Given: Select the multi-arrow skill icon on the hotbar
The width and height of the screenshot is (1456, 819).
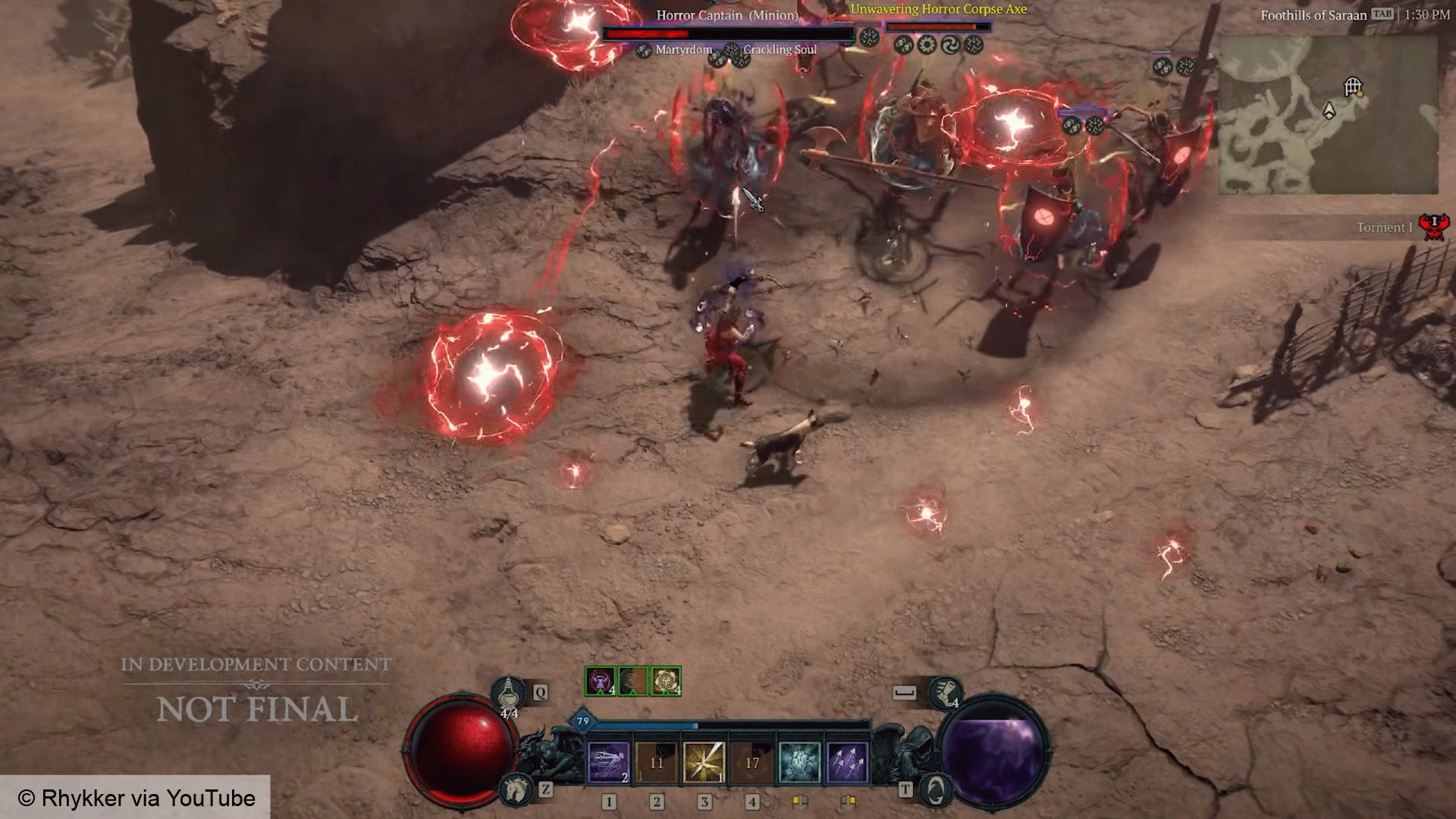Looking at the screenshot, I should coord(847,760).
